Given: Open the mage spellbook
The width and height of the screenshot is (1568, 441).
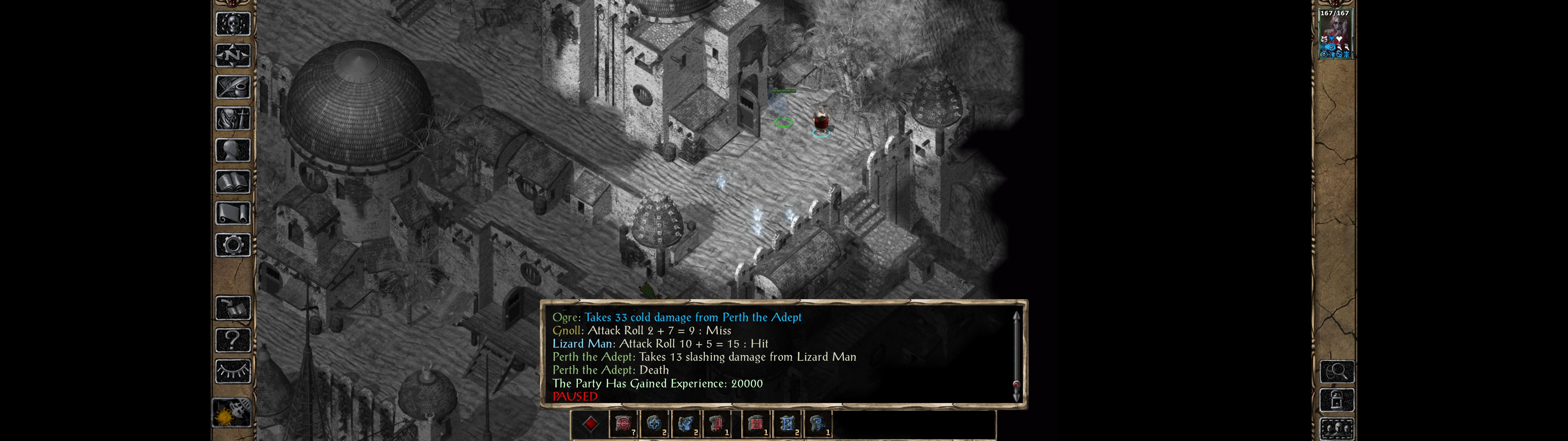Looking at the screenshot, I should tap(233, 182).
